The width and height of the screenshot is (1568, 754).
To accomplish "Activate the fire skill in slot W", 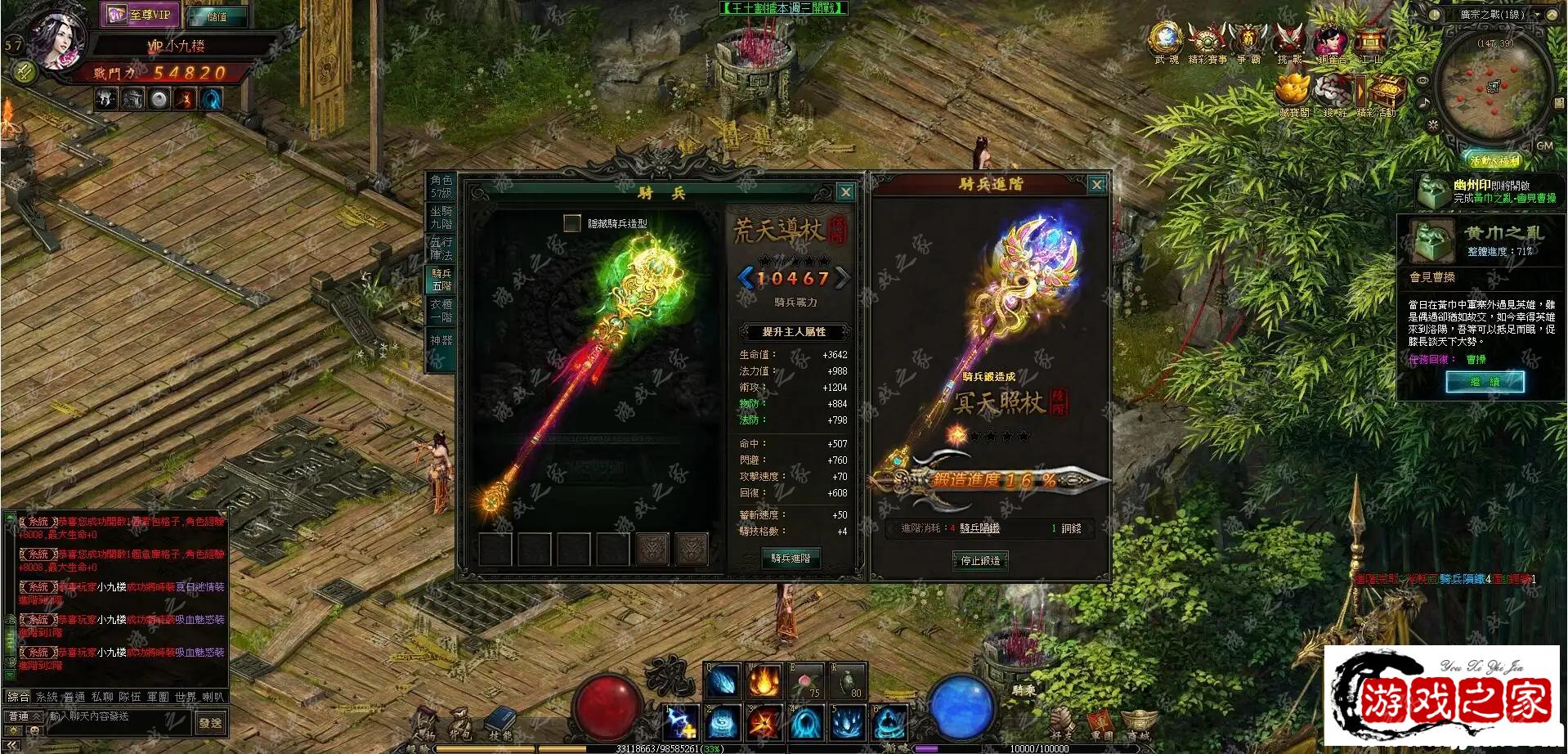I will [762, 681].
